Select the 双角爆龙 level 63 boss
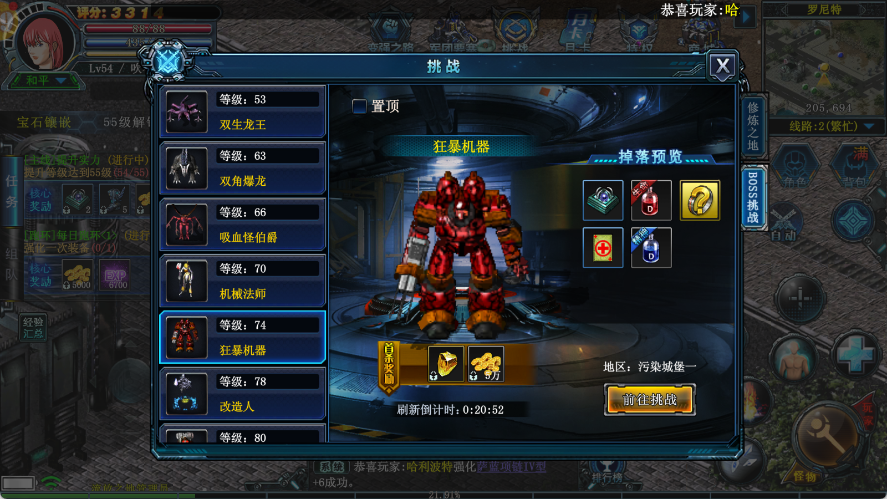The height and width of the screenshot is (499, 887). [242, 168]
